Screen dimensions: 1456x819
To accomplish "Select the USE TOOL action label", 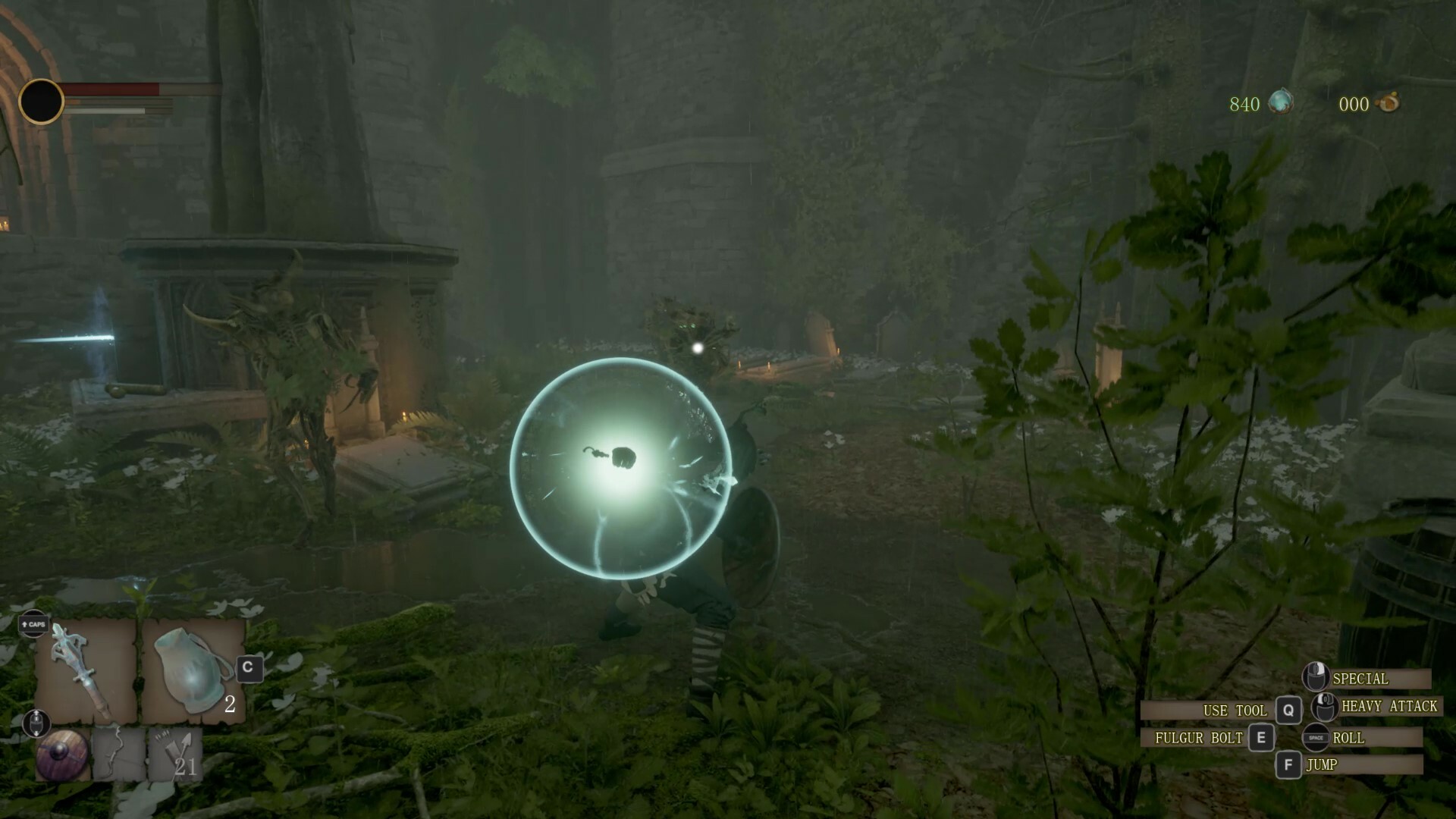I will click(x=1236, y=710).
